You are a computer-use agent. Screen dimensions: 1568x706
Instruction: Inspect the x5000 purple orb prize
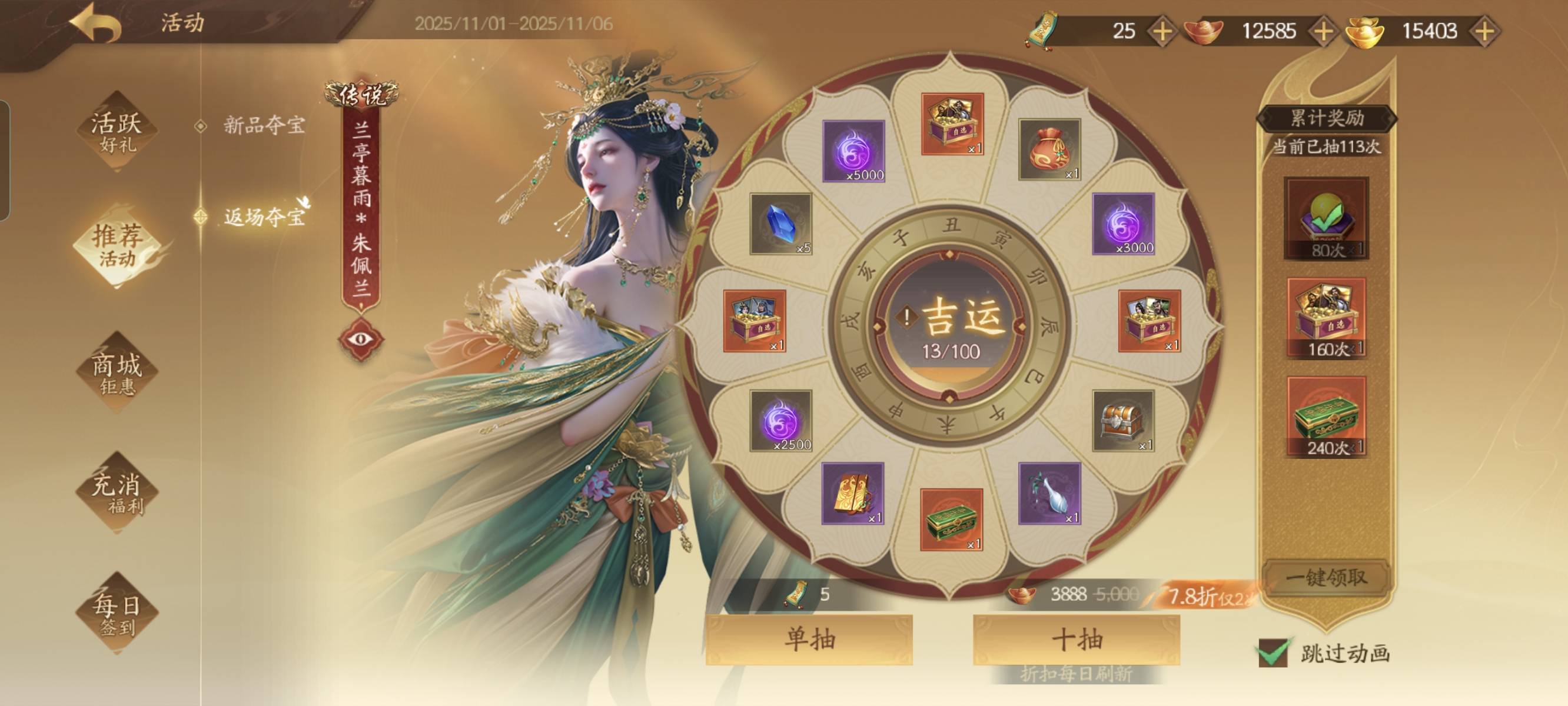[853, 151]
